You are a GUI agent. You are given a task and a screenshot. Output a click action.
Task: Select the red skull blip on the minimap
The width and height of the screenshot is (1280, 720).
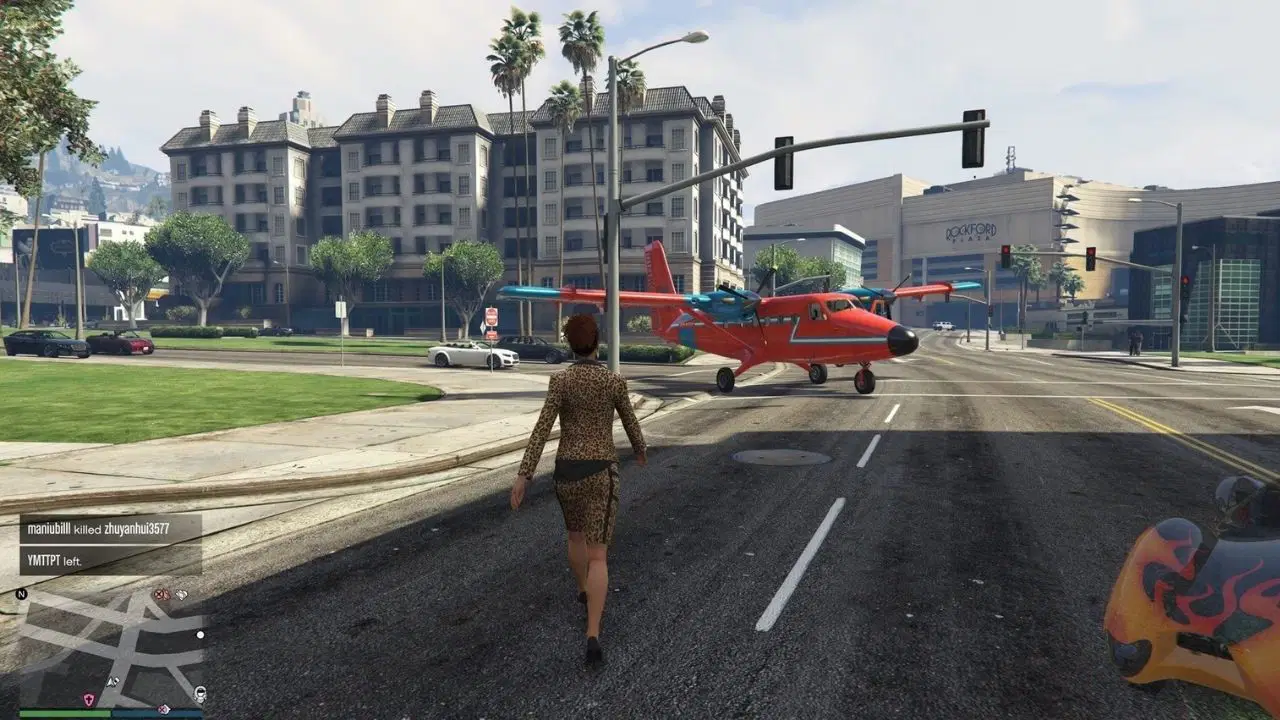click(158, 594)
